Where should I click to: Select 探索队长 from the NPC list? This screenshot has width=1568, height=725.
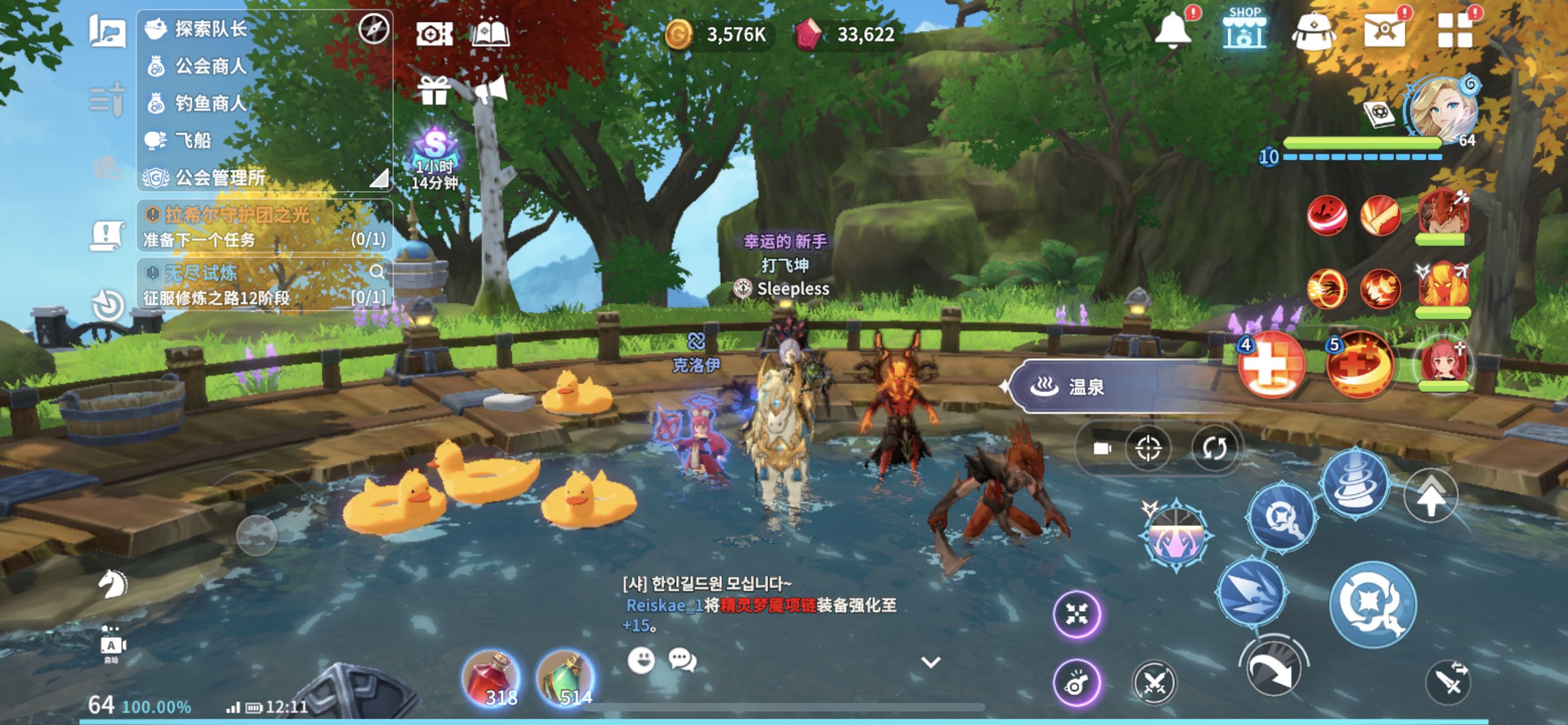coord(210,29)
